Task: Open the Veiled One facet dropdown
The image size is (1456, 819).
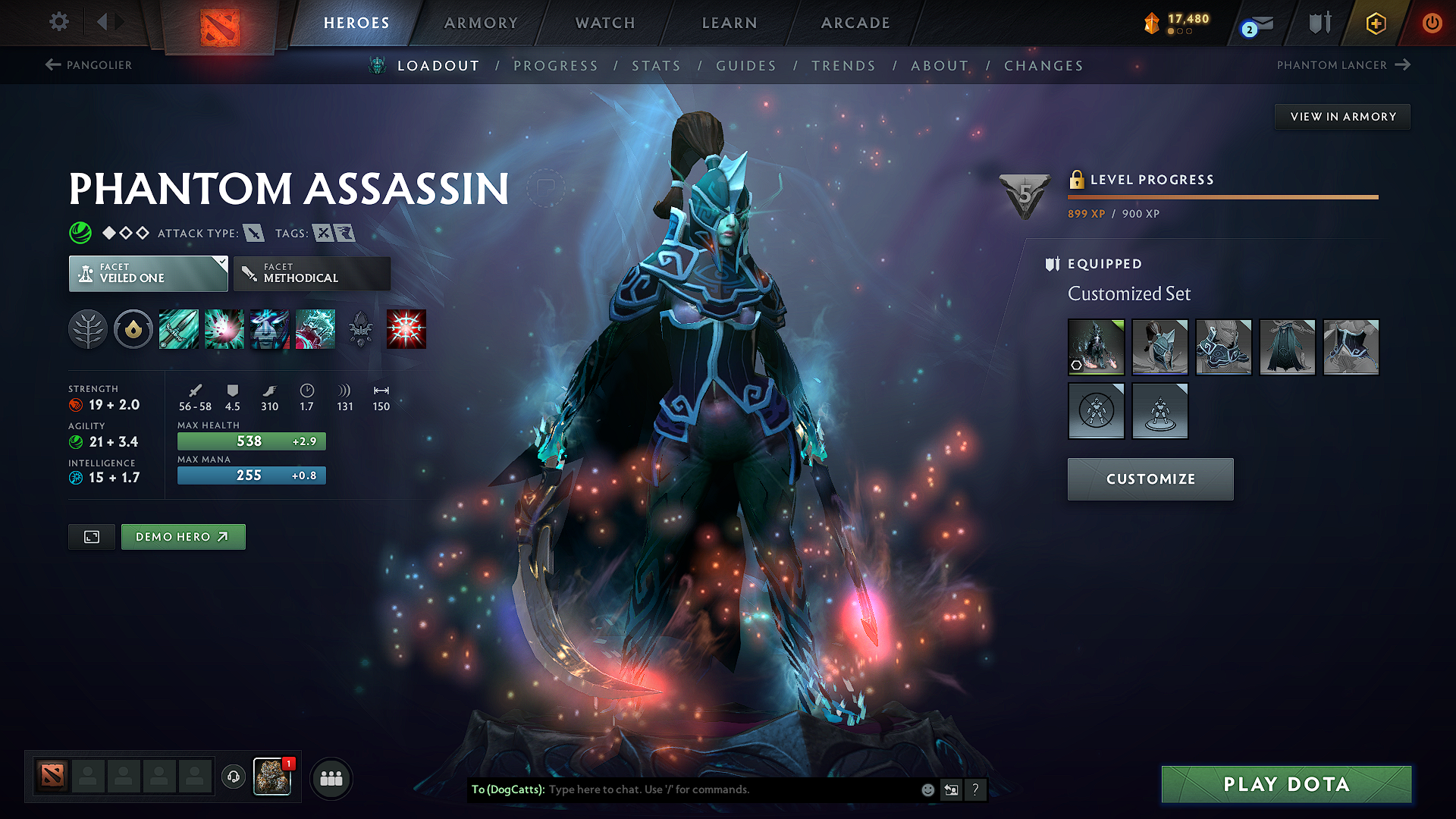Action: pyautogui.click(x=148, y=273)
